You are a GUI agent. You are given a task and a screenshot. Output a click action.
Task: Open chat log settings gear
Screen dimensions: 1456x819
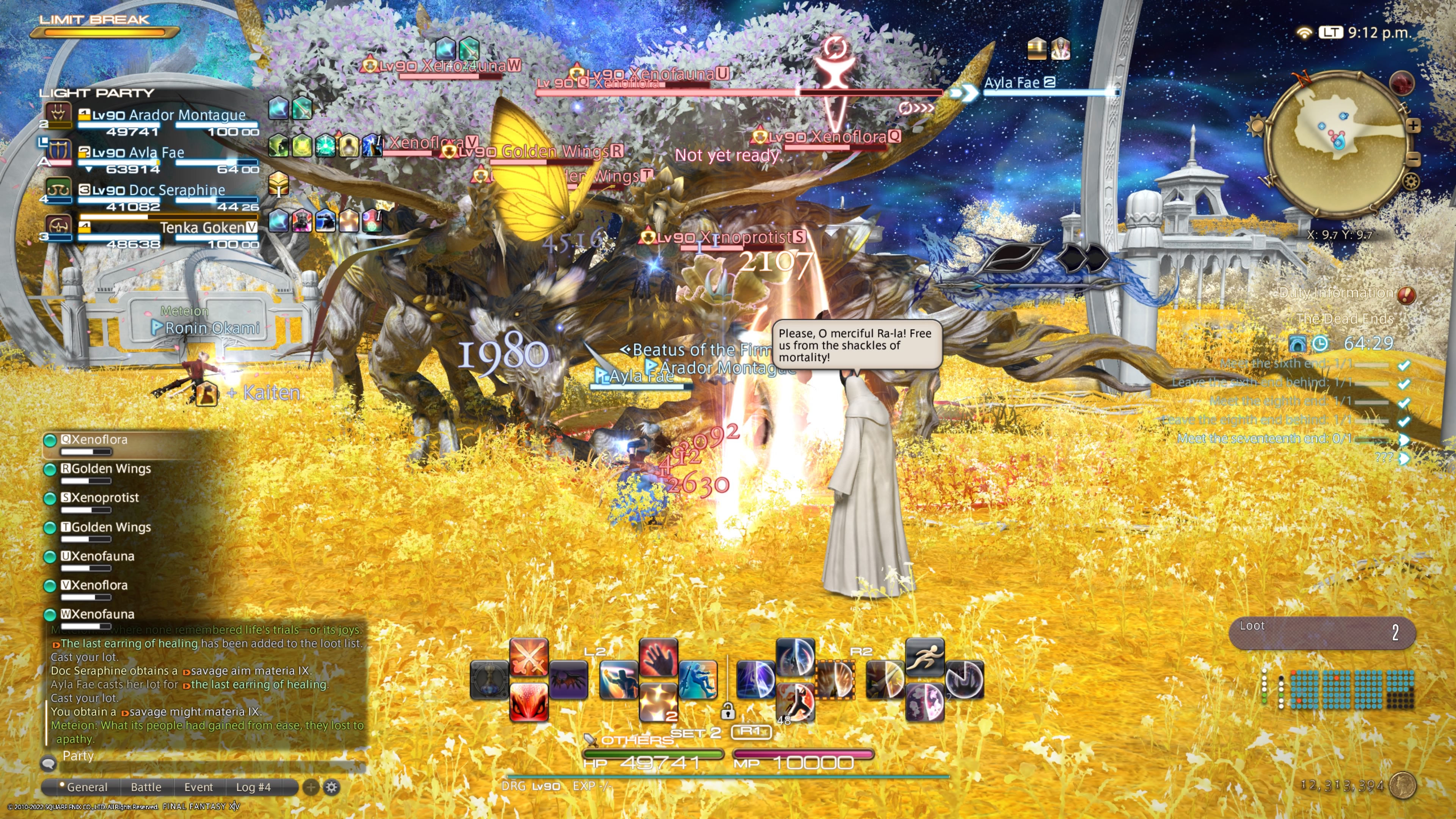click(332, 787)
